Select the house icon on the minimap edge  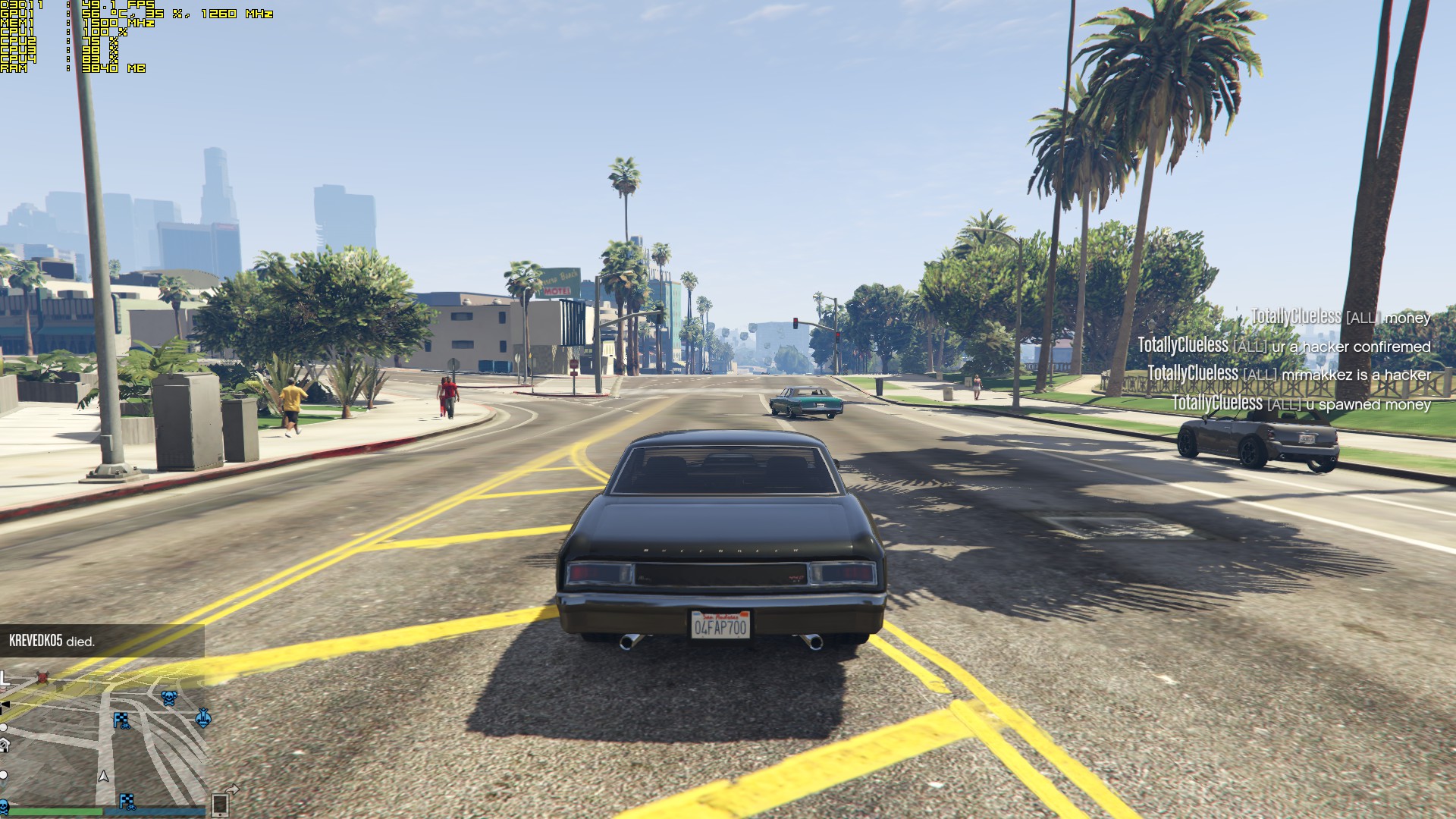pyautogui.click(x=4, y=745)
